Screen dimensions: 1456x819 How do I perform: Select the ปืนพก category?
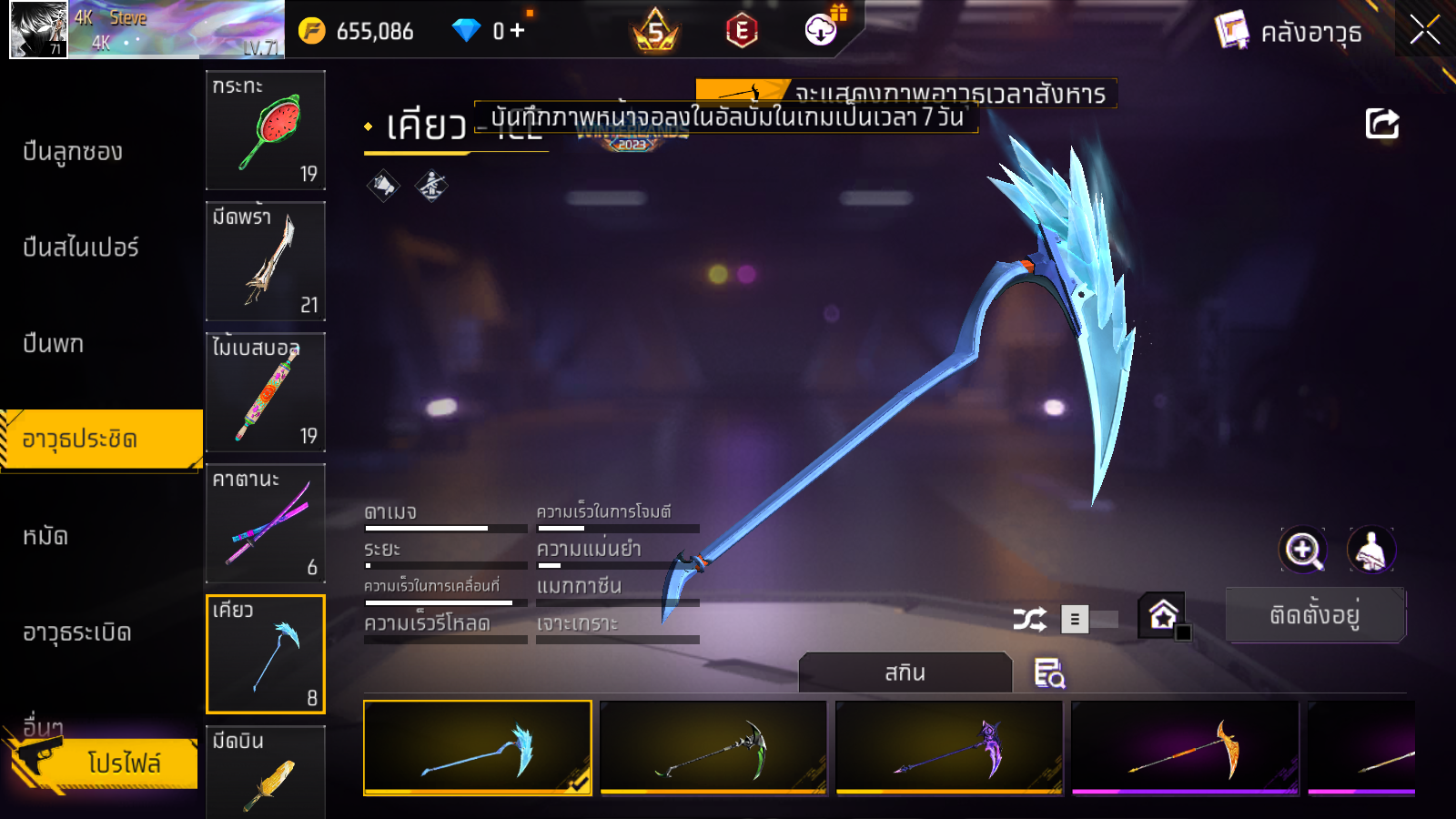tap(53, 344)
